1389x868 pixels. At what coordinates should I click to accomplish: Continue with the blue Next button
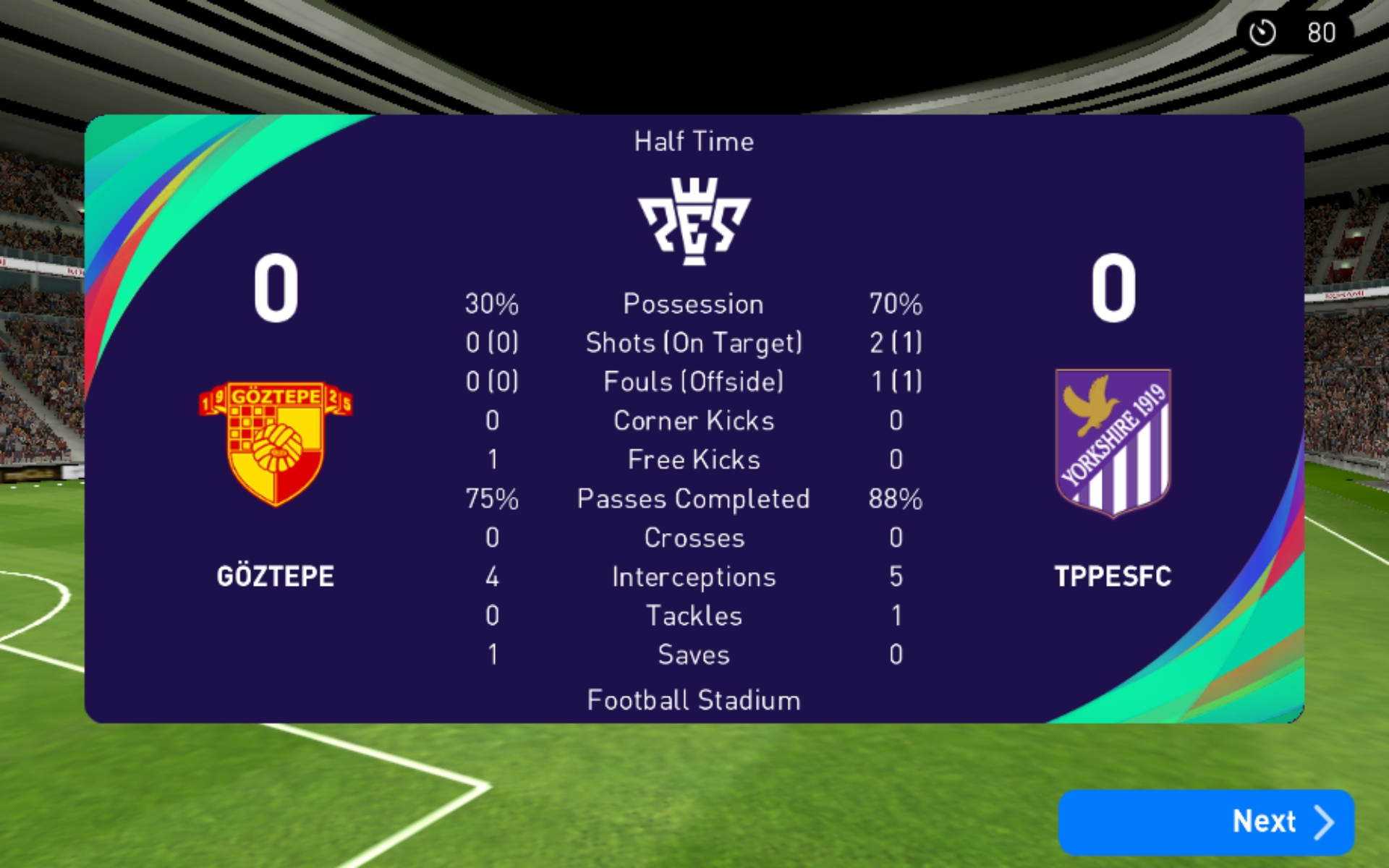[x=1205, y=822]
